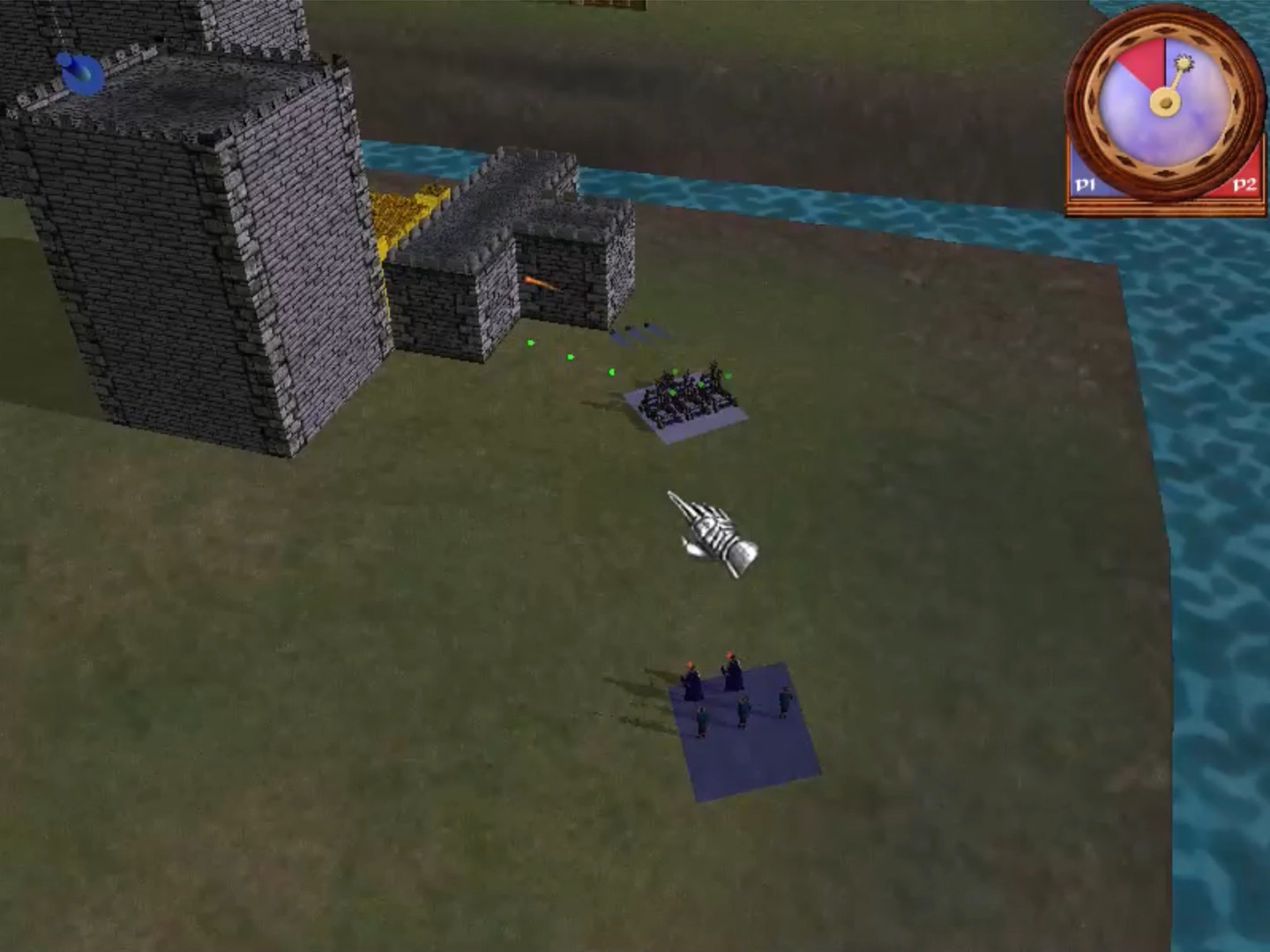Select the P1 label on the timer panel
The height and width of the screenshot is (952, 1270).
(x=1085, y=186)
